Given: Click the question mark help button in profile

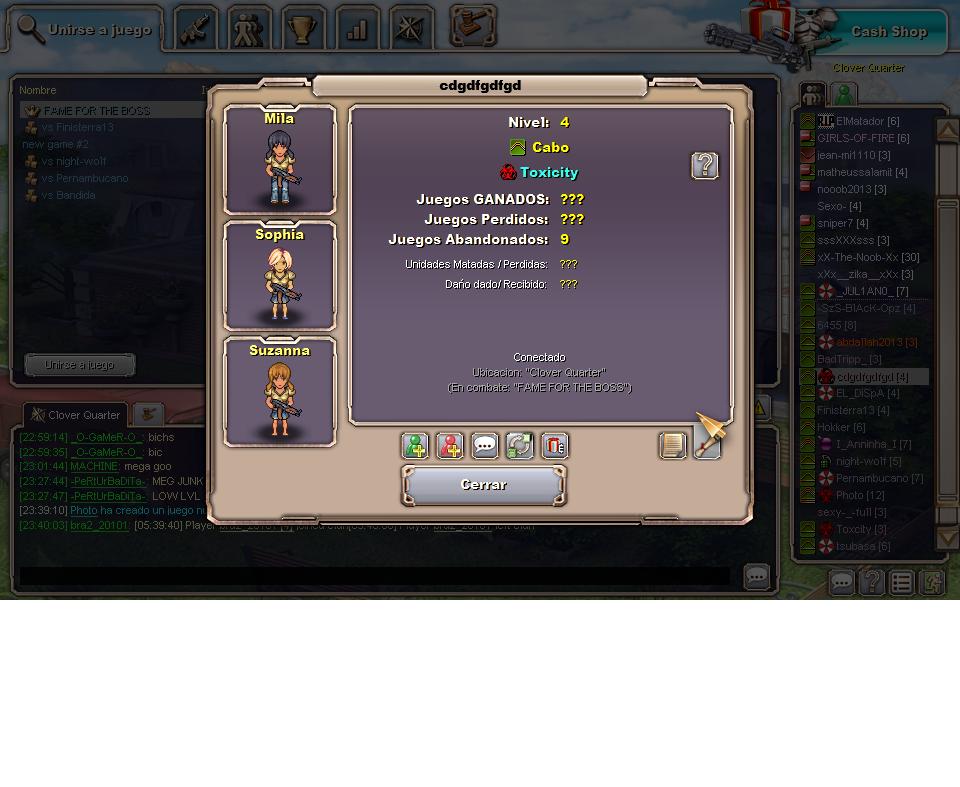Looking at the screenshot, I should [x=705, y=166].
